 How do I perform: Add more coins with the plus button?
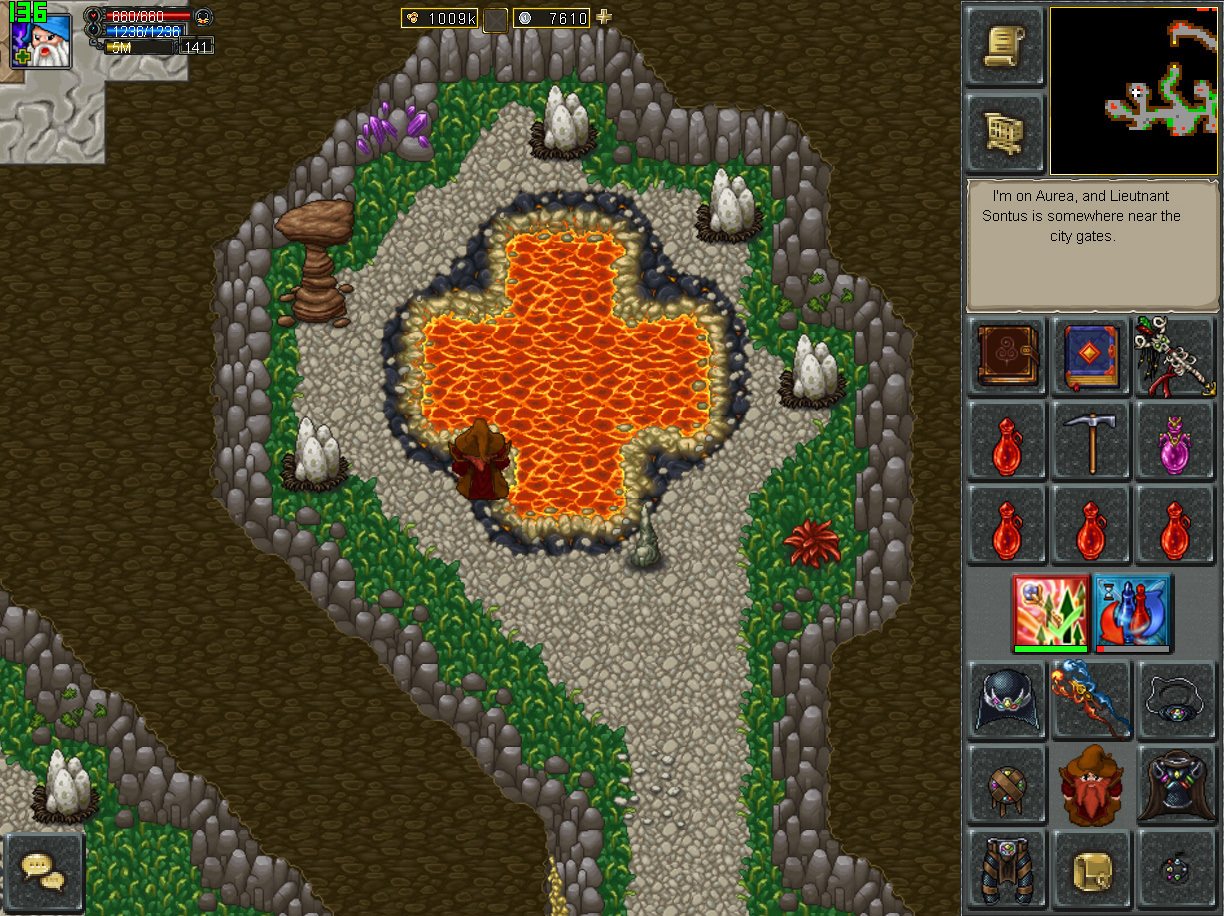pyautogui.click(x=603, y=17)
